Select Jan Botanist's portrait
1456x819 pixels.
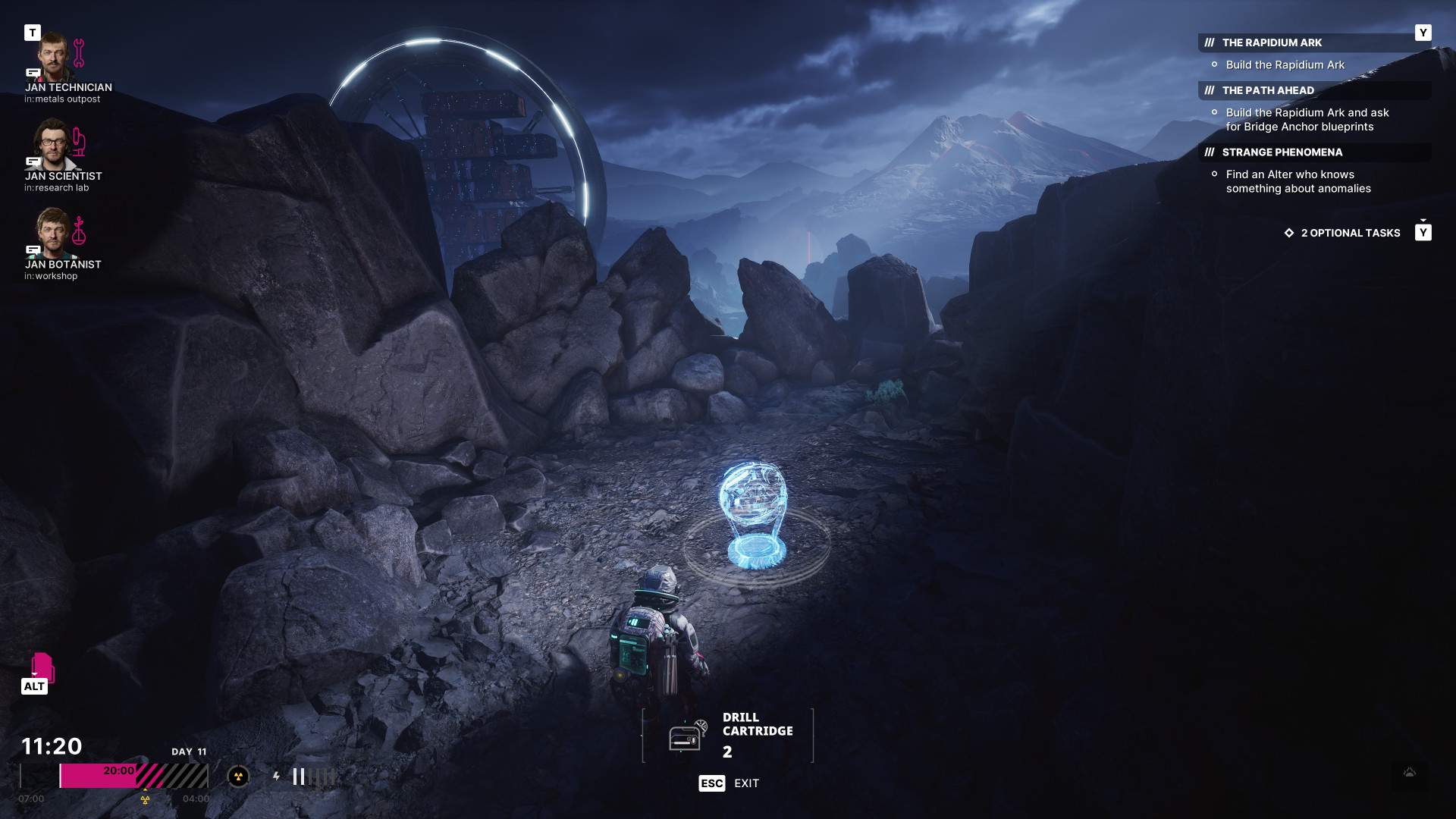(x=53, y=233)
